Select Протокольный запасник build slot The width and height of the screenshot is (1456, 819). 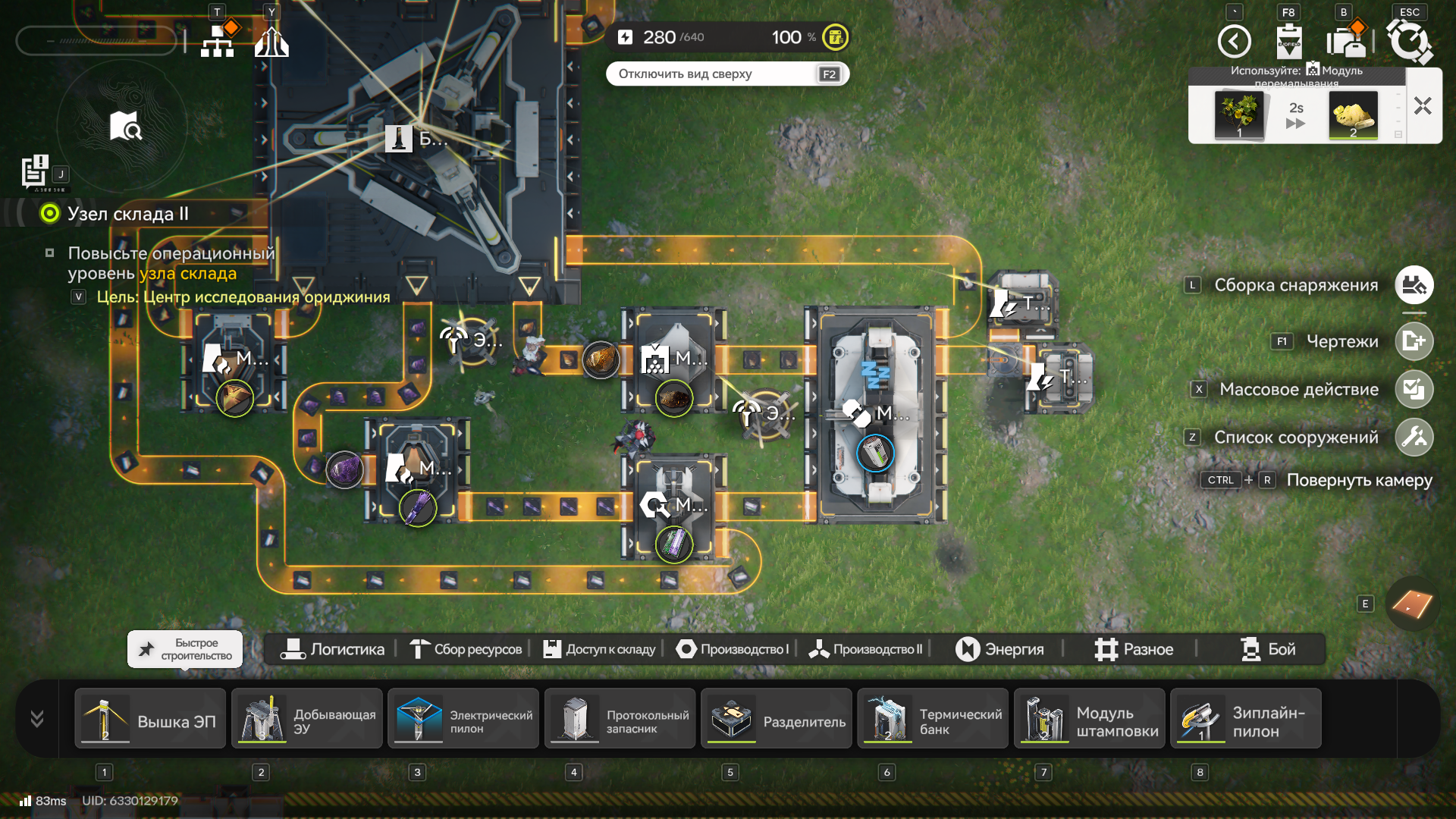tap(620, 719)
